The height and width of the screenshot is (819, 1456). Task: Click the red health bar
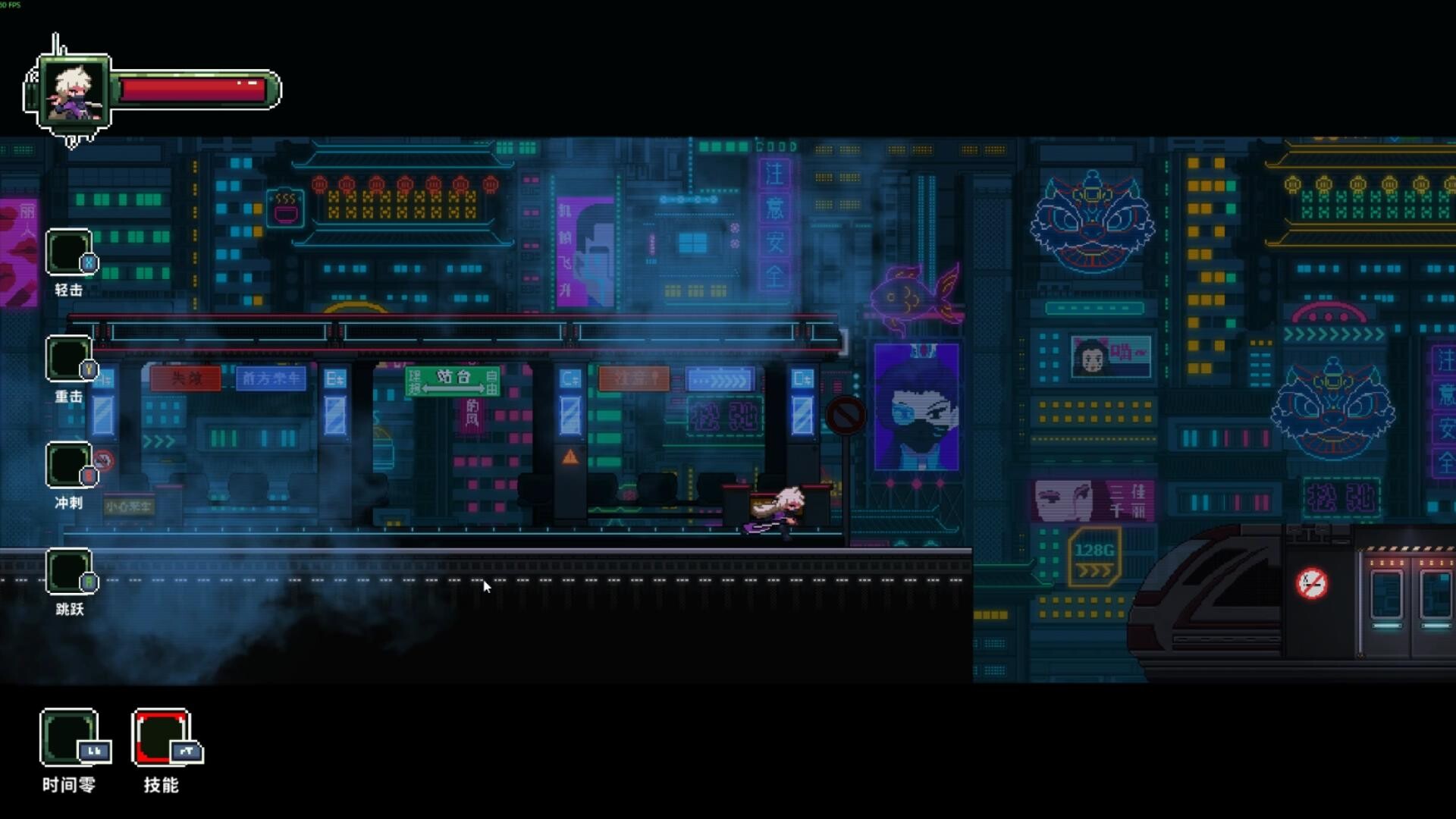(x=193, y=90)
